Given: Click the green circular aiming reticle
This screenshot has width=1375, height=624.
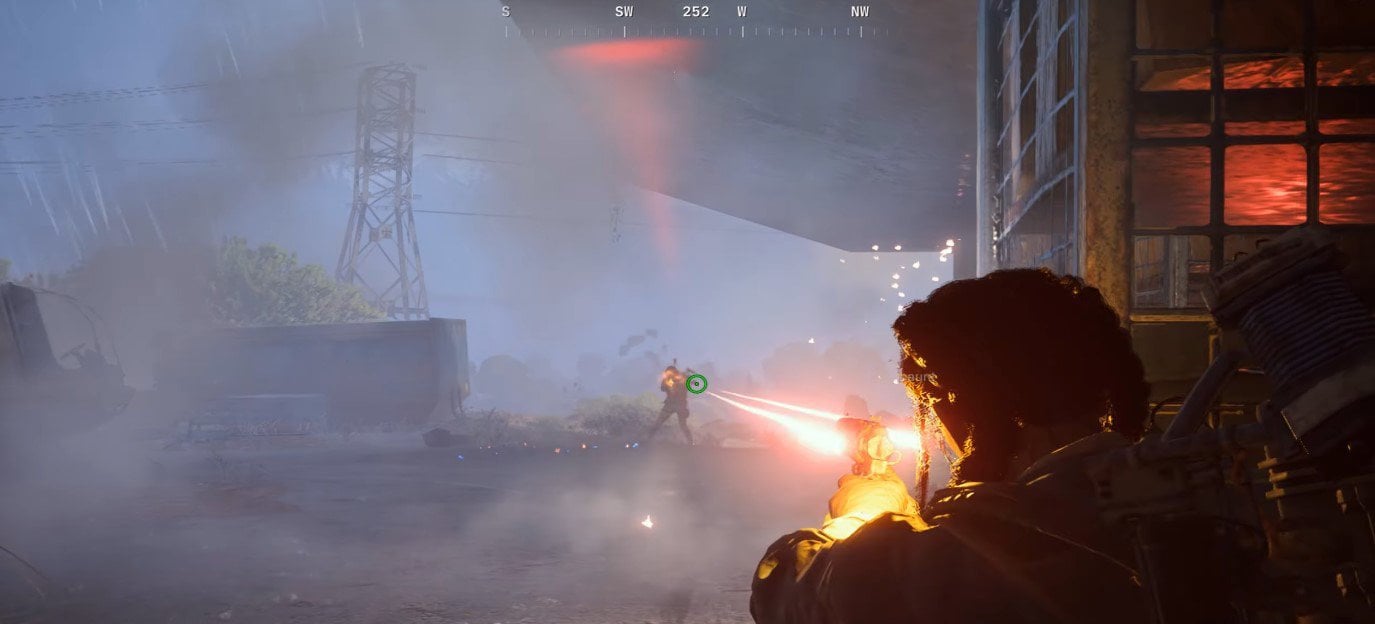Looking at the screenshot, I should [x=697, y=383].
